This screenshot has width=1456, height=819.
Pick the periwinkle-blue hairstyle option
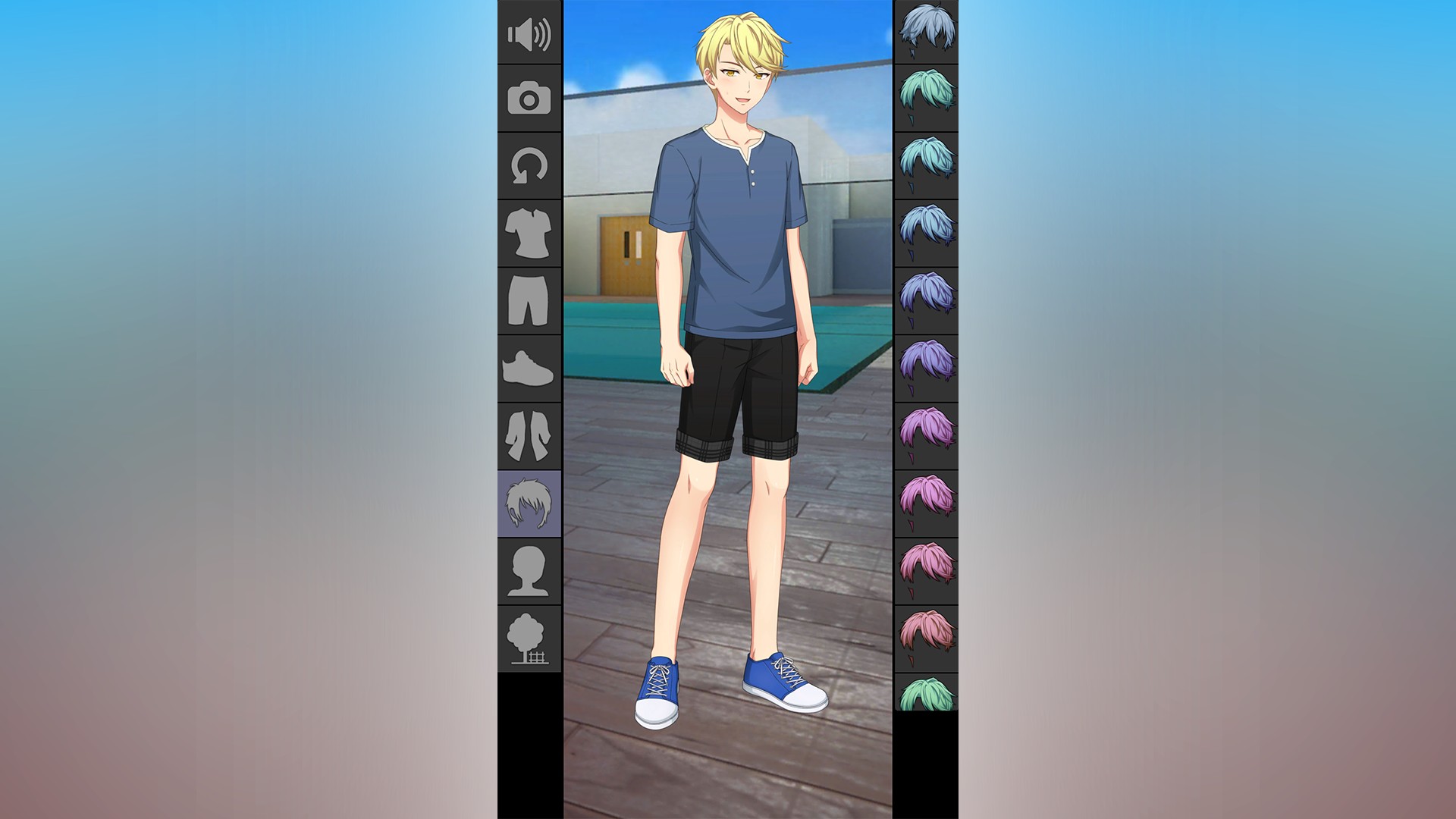tap(925, 296)
